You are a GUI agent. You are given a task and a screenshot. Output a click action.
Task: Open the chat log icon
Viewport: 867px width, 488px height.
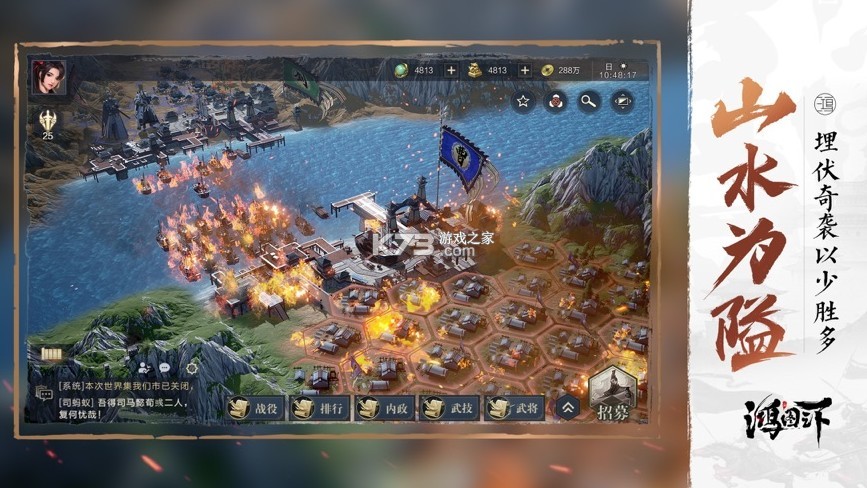point(44,393)
